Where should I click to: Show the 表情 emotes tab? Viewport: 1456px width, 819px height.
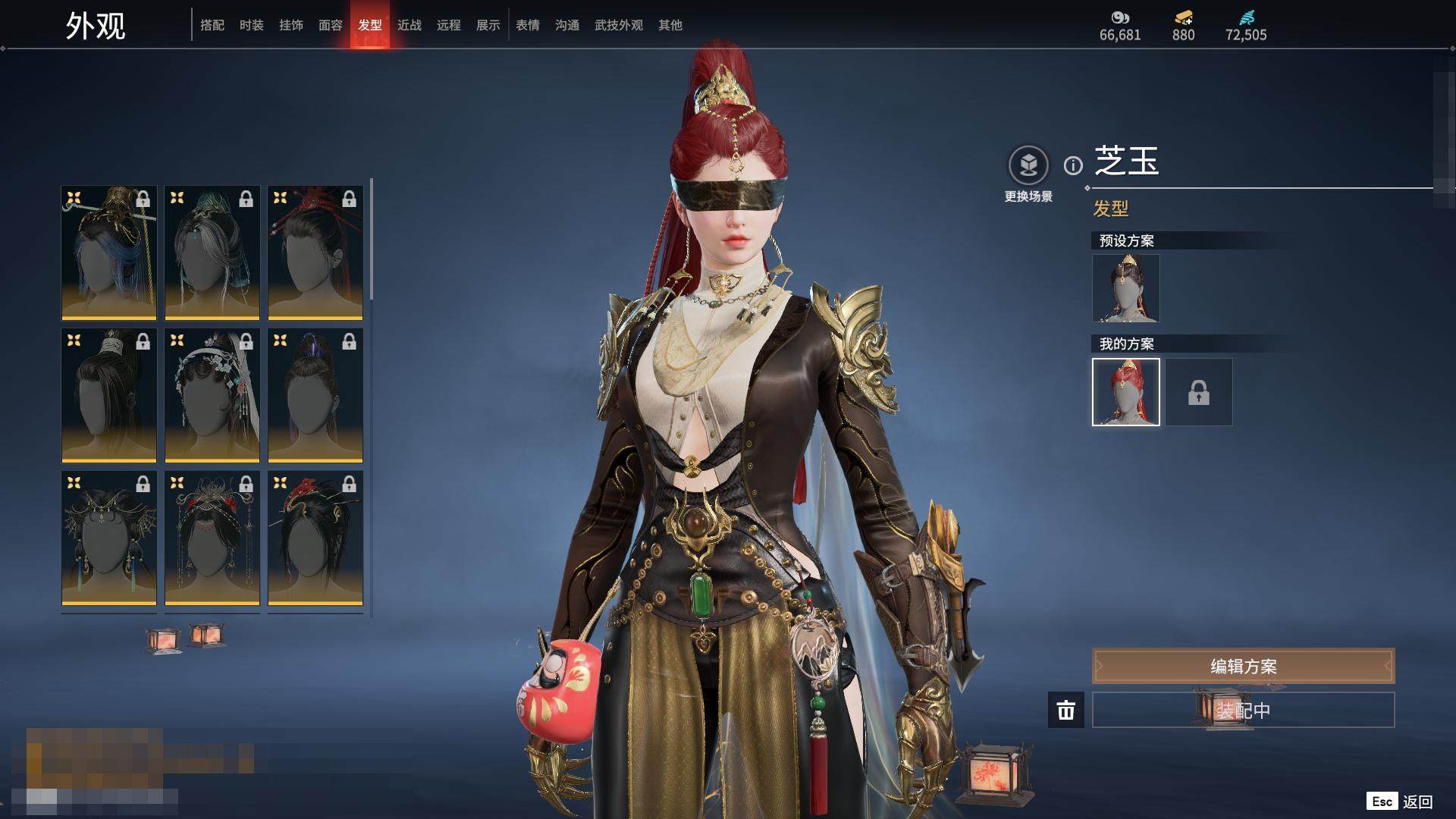tap(528, 25)
